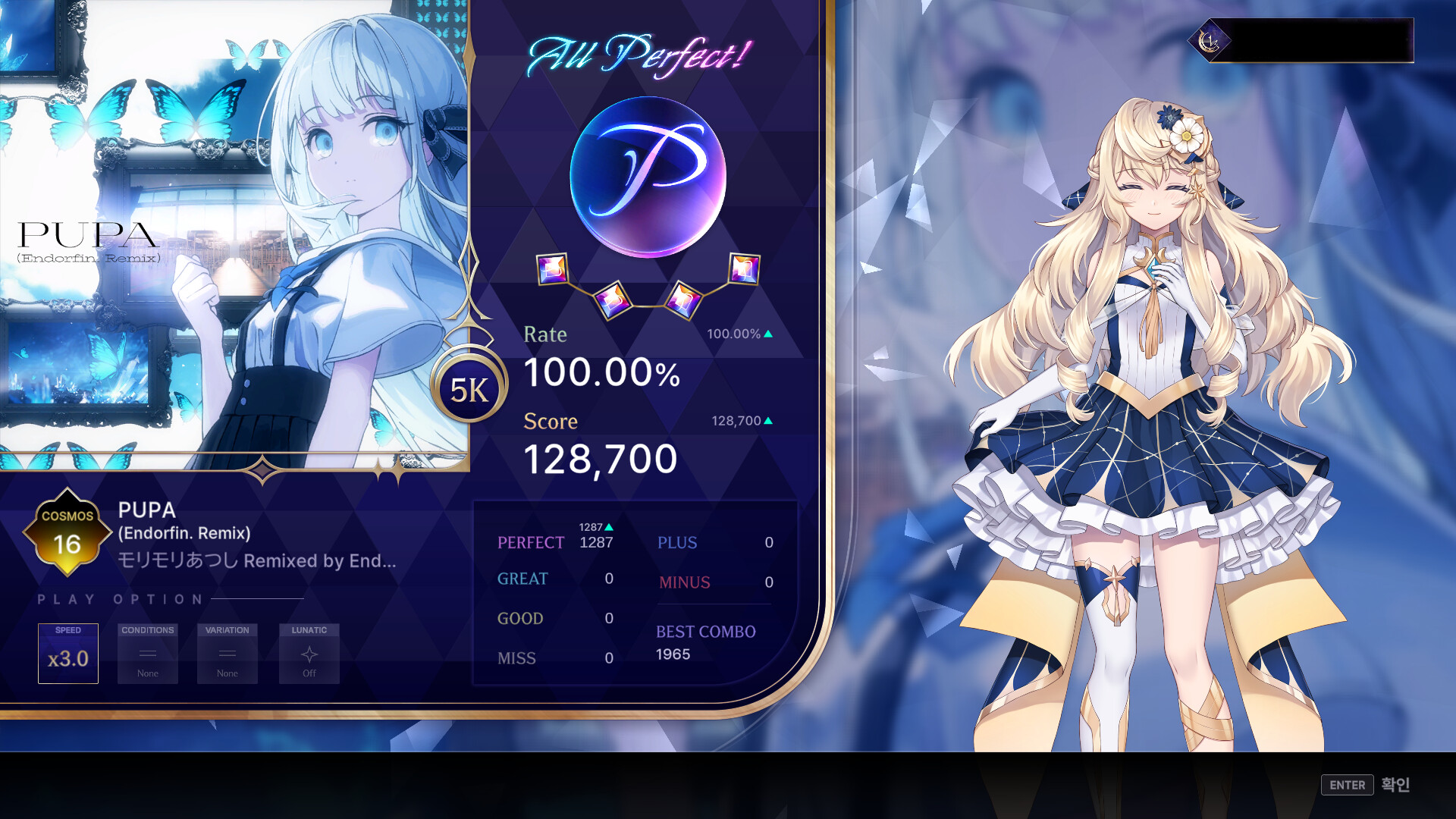Image resolution: width=1456 pixels, height=819 pixels.
Task: Select the leftmost achievement gem icon
Action: 553,271
